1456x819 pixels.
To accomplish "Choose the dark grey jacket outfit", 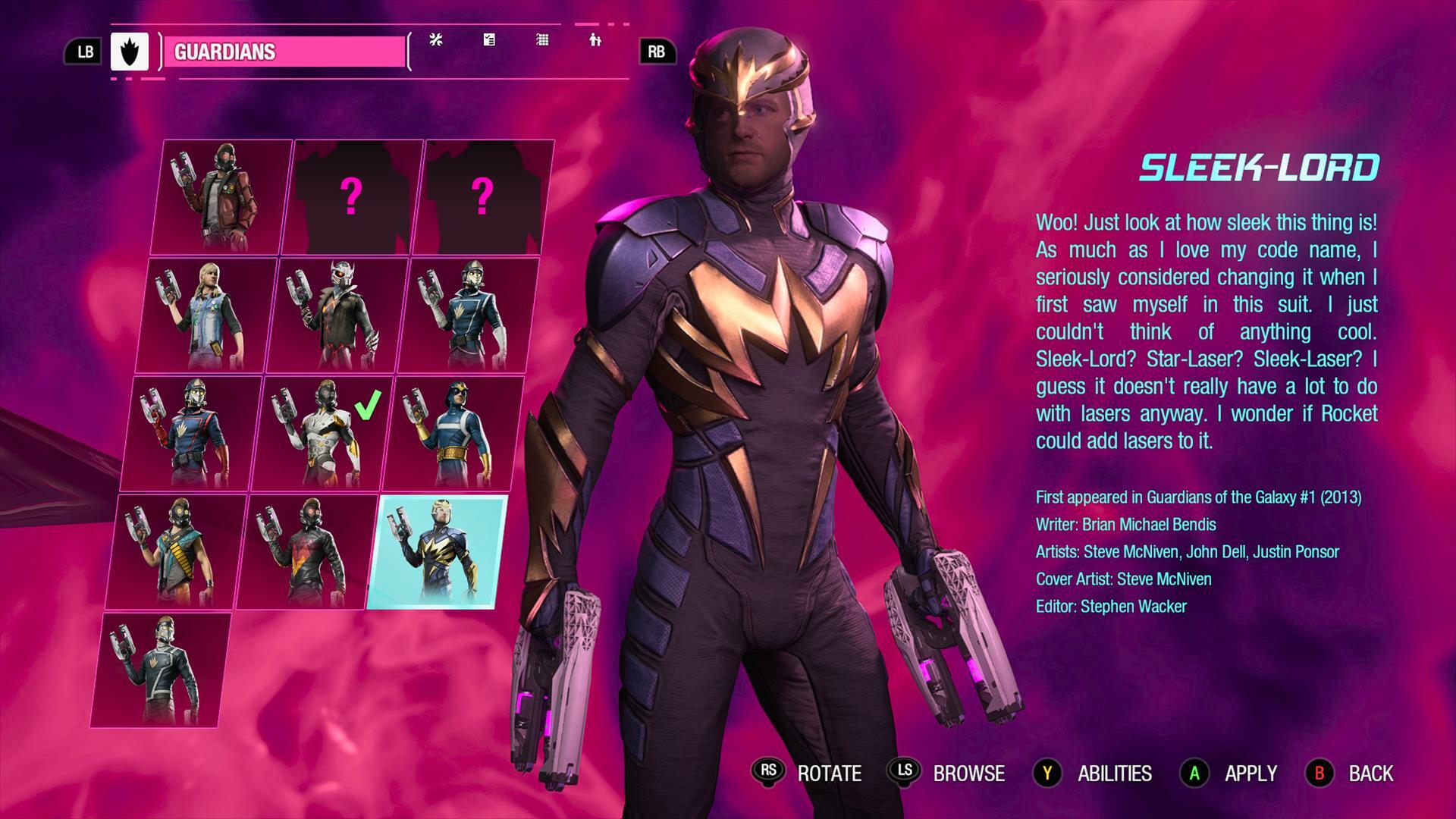I will pyautogui.click(x=162, y=670).
